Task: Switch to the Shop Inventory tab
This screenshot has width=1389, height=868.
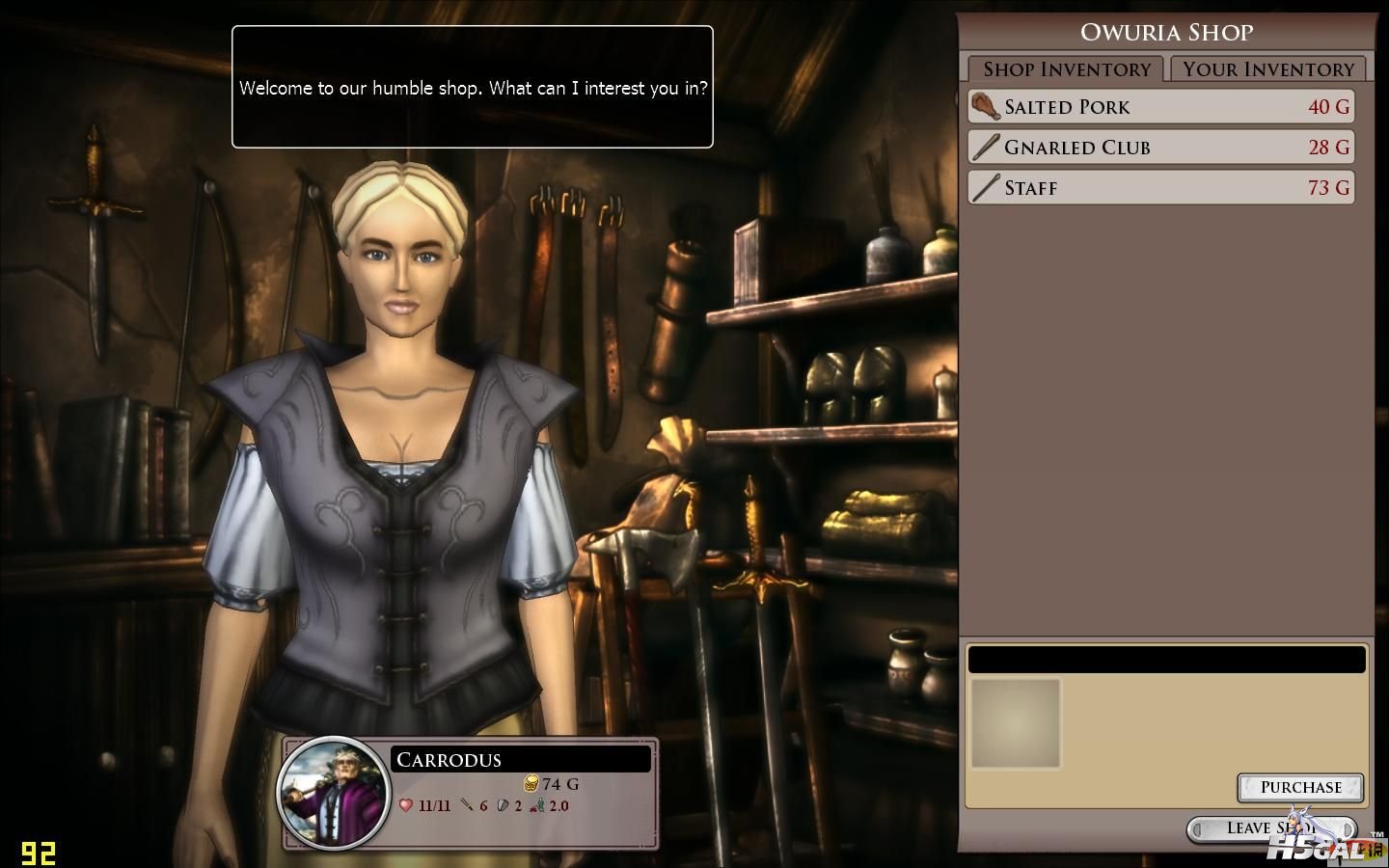Action: [1066, 69]
